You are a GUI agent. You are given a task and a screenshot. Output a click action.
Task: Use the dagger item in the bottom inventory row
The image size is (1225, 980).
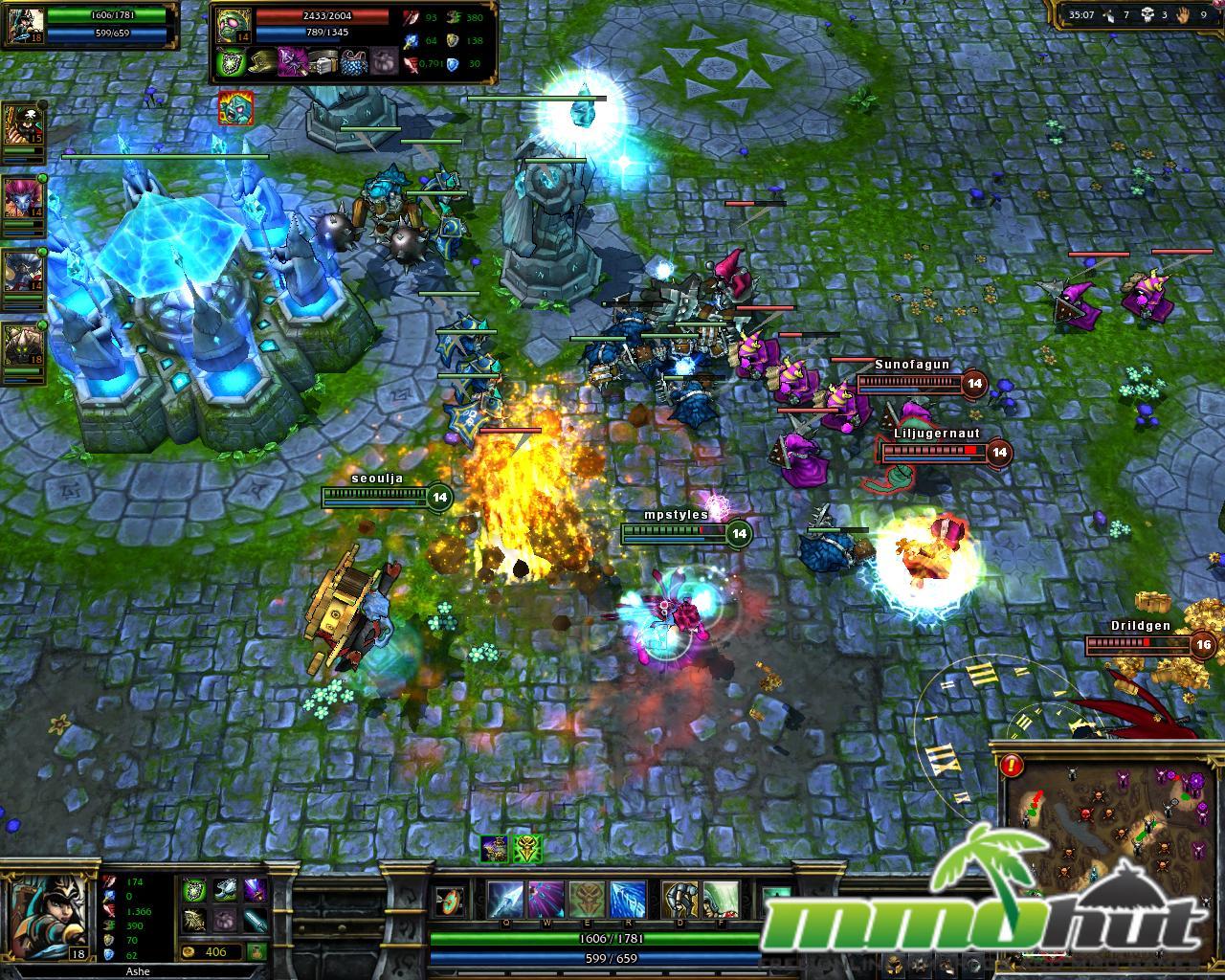point(256,921)
